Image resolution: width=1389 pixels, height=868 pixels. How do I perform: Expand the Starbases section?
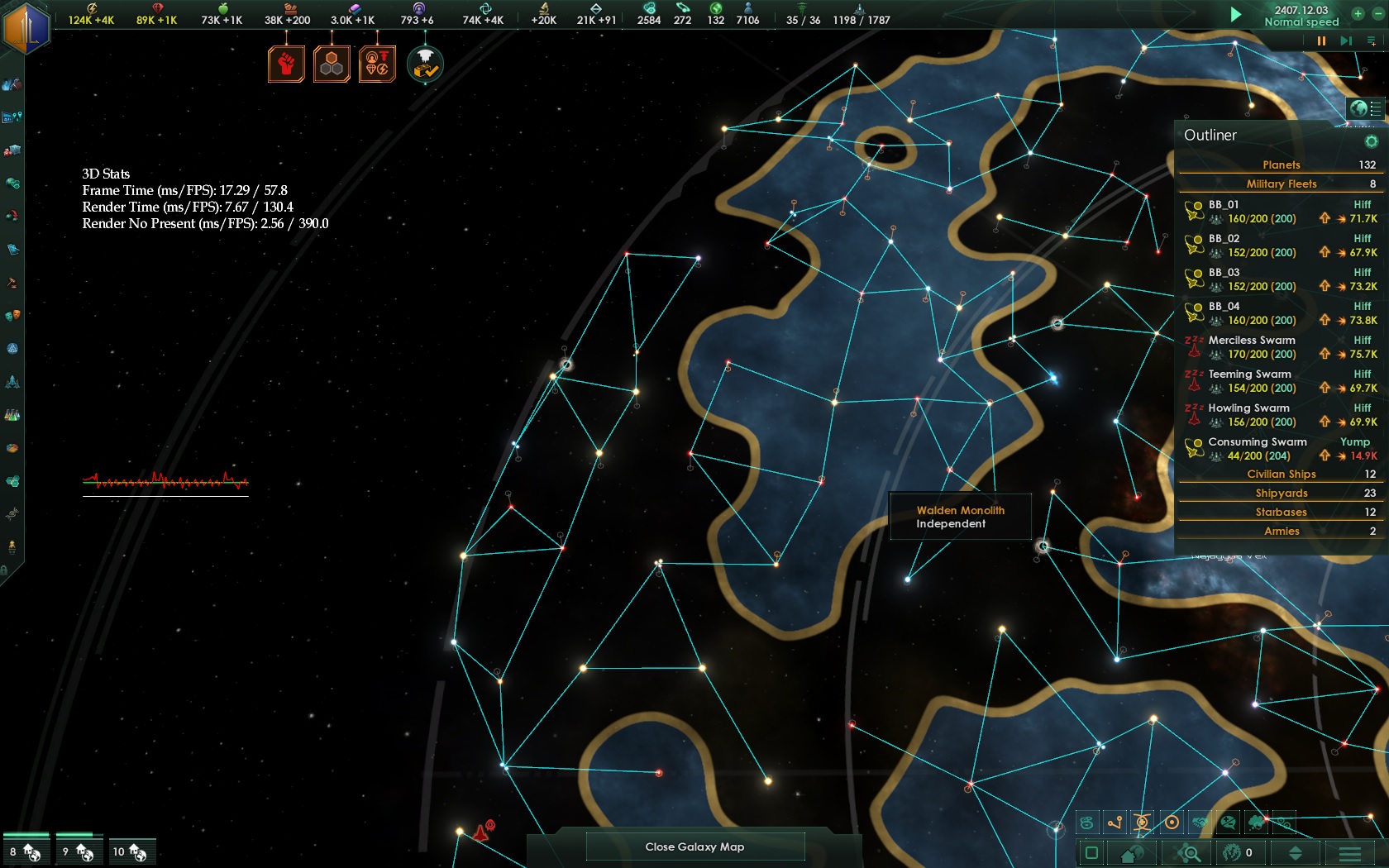coord(1280,512)
